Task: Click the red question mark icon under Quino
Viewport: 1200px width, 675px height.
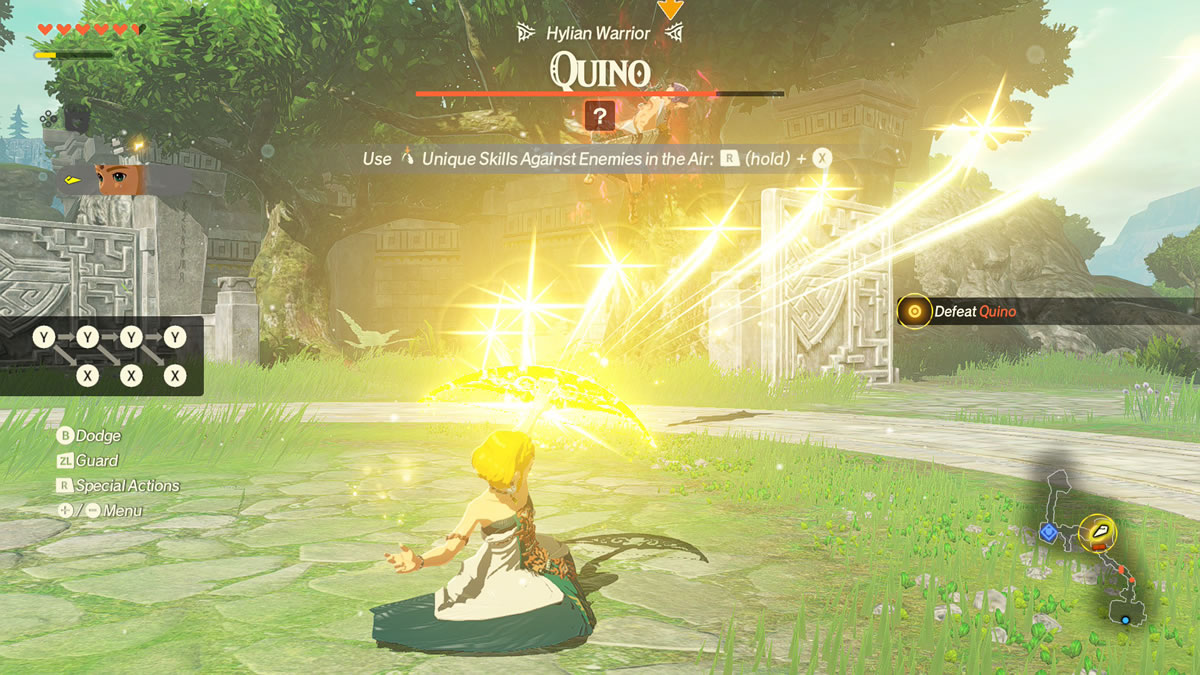Action: 599,117
